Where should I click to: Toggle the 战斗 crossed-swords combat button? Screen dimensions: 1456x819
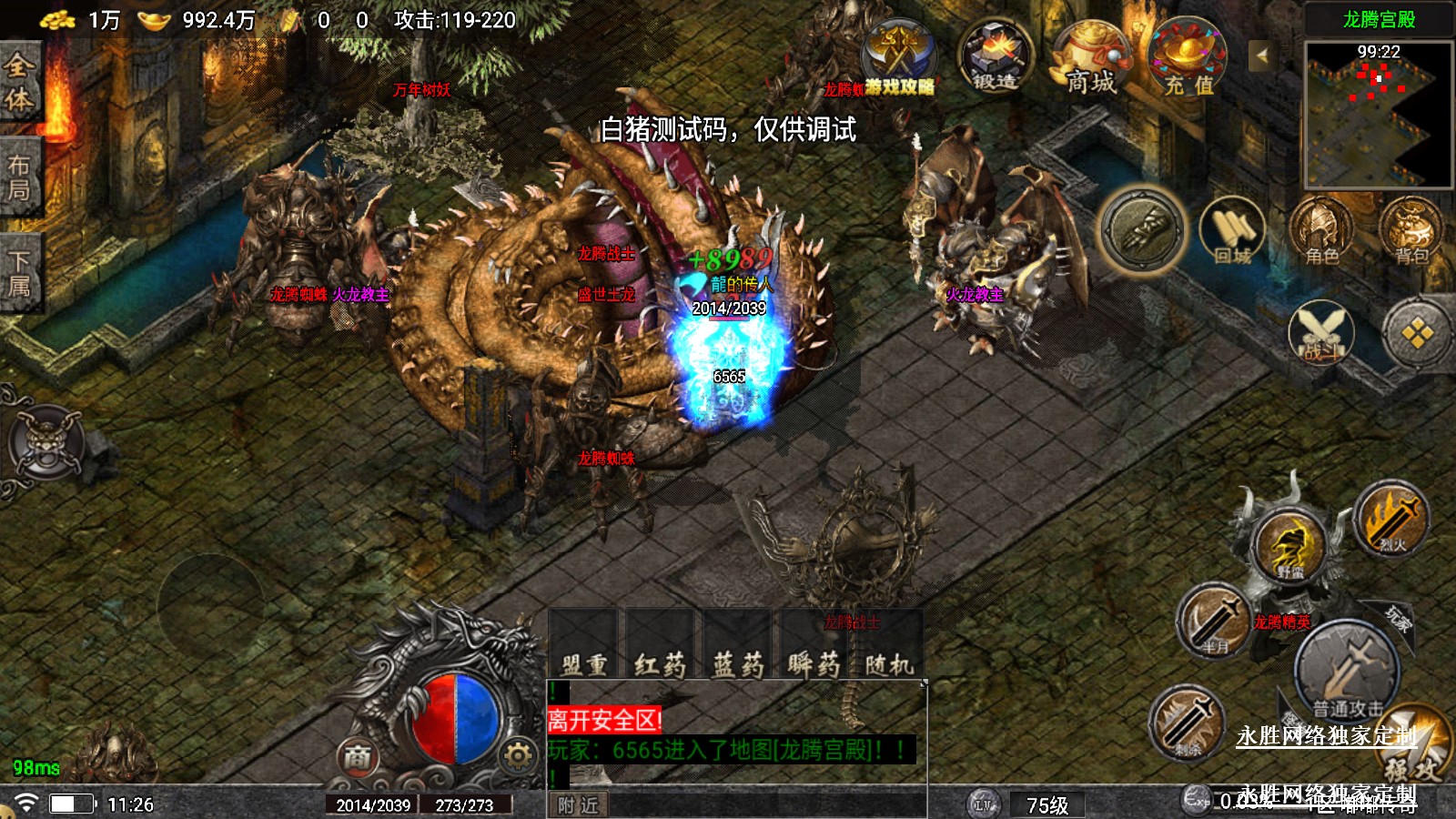1321,332
